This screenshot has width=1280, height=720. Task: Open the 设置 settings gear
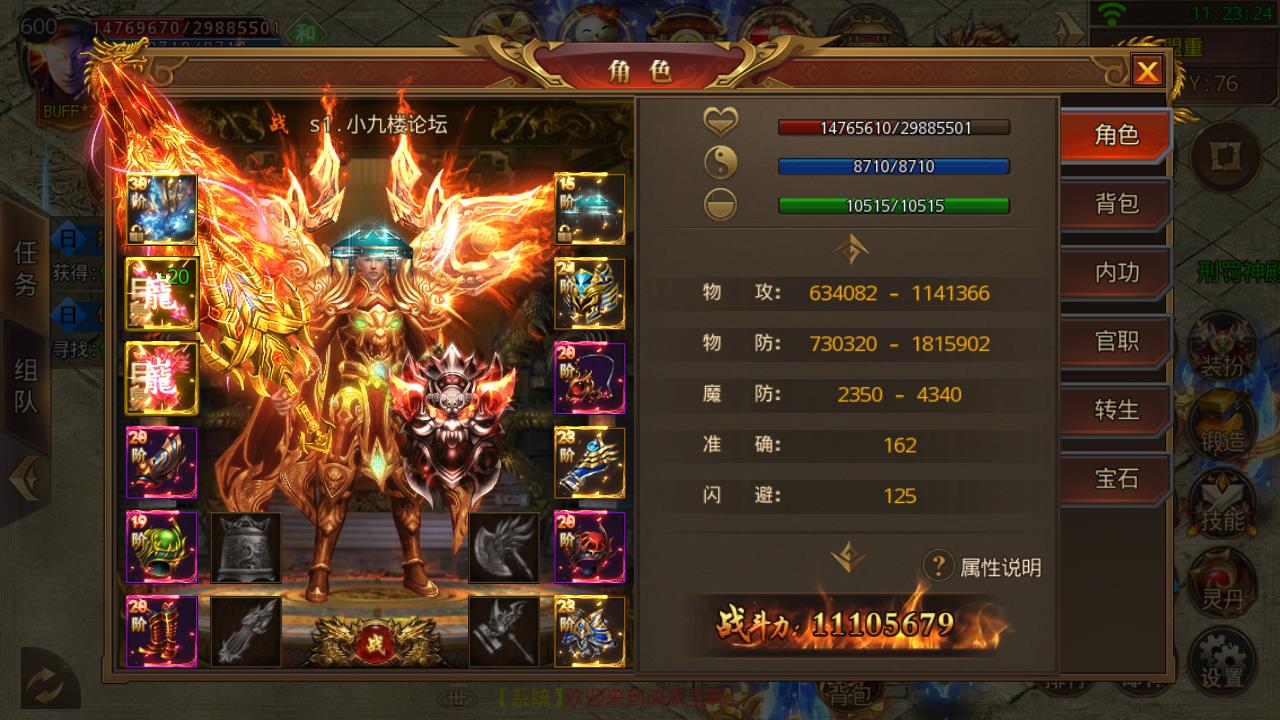pyautogui.click(x=1222, y=660)
